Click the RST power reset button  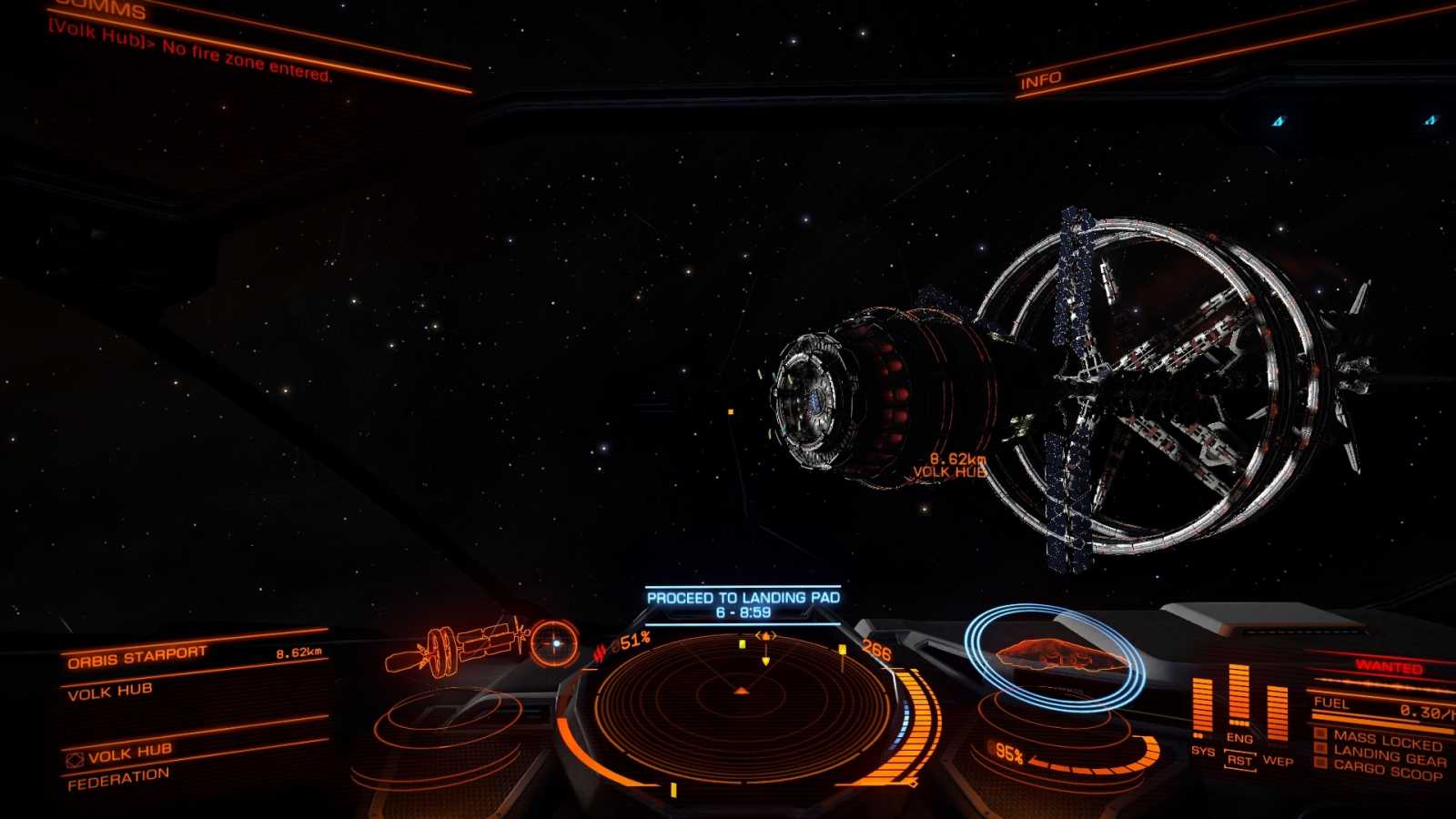click(1239, 760)
